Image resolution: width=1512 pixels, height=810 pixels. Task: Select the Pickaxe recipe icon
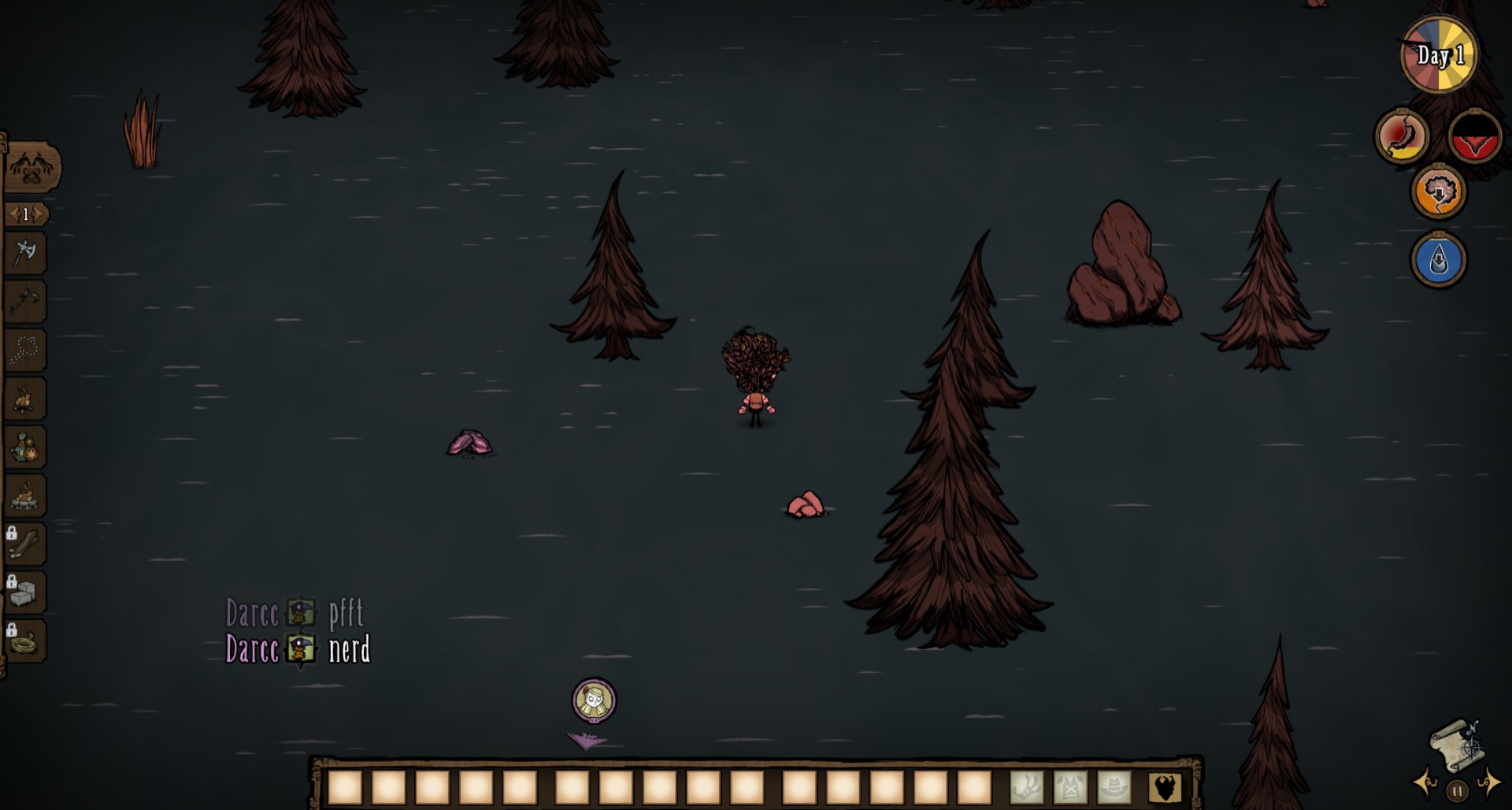coord(26,299)
